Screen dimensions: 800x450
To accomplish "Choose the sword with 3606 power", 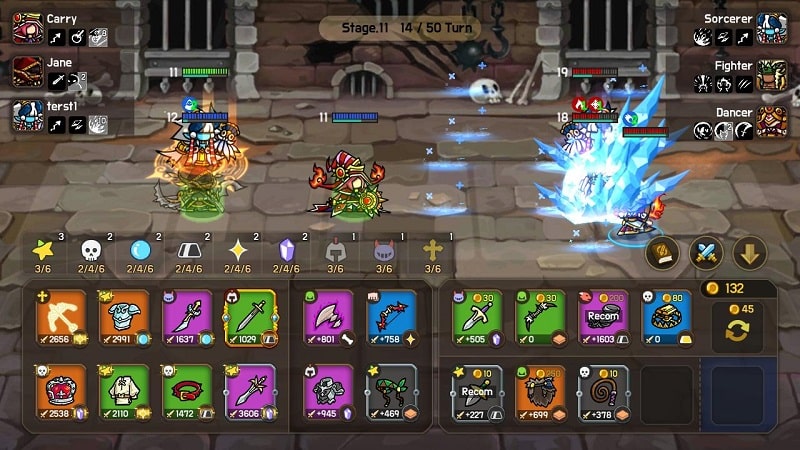I will click(x=250, y=389).
